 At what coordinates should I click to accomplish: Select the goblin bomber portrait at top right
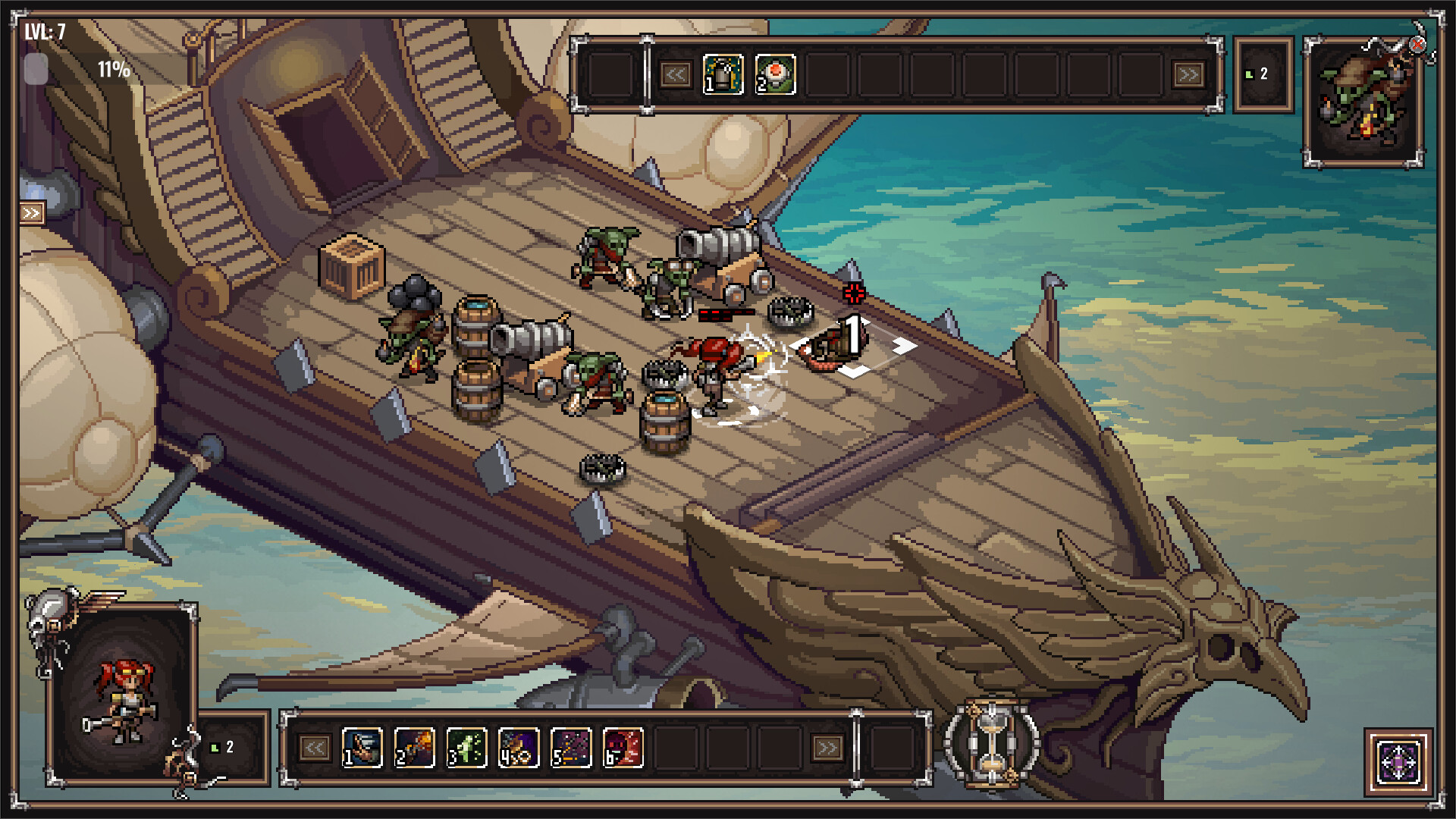click(1365, 99)
